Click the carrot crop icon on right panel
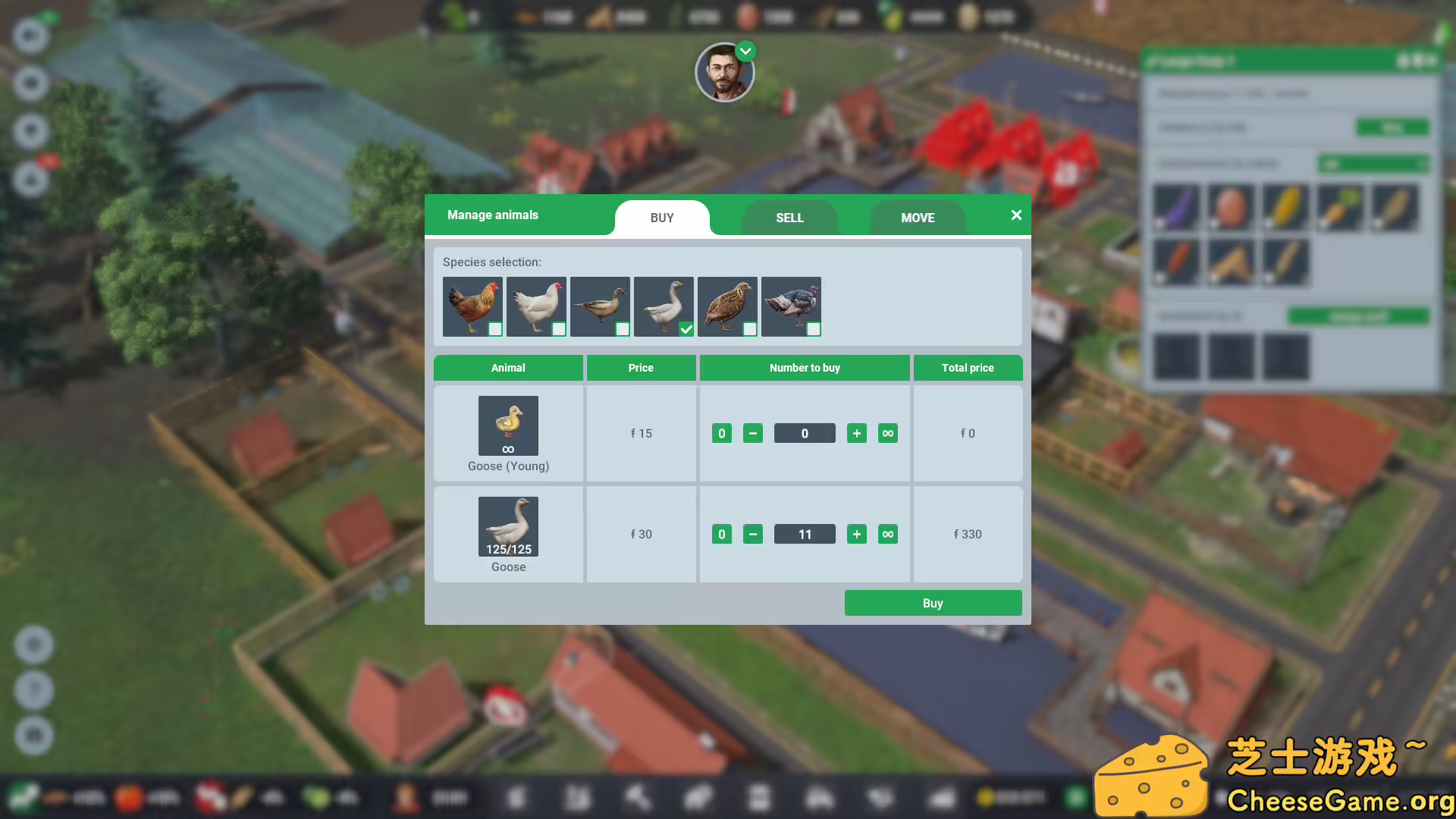 point(1340,207)
